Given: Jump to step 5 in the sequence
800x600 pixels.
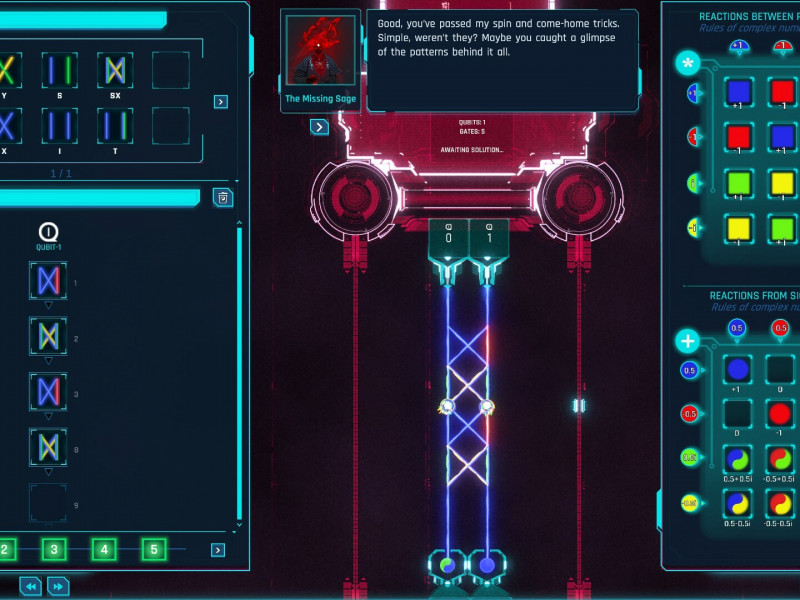Looking at the screenshot, I should point(153,549).
